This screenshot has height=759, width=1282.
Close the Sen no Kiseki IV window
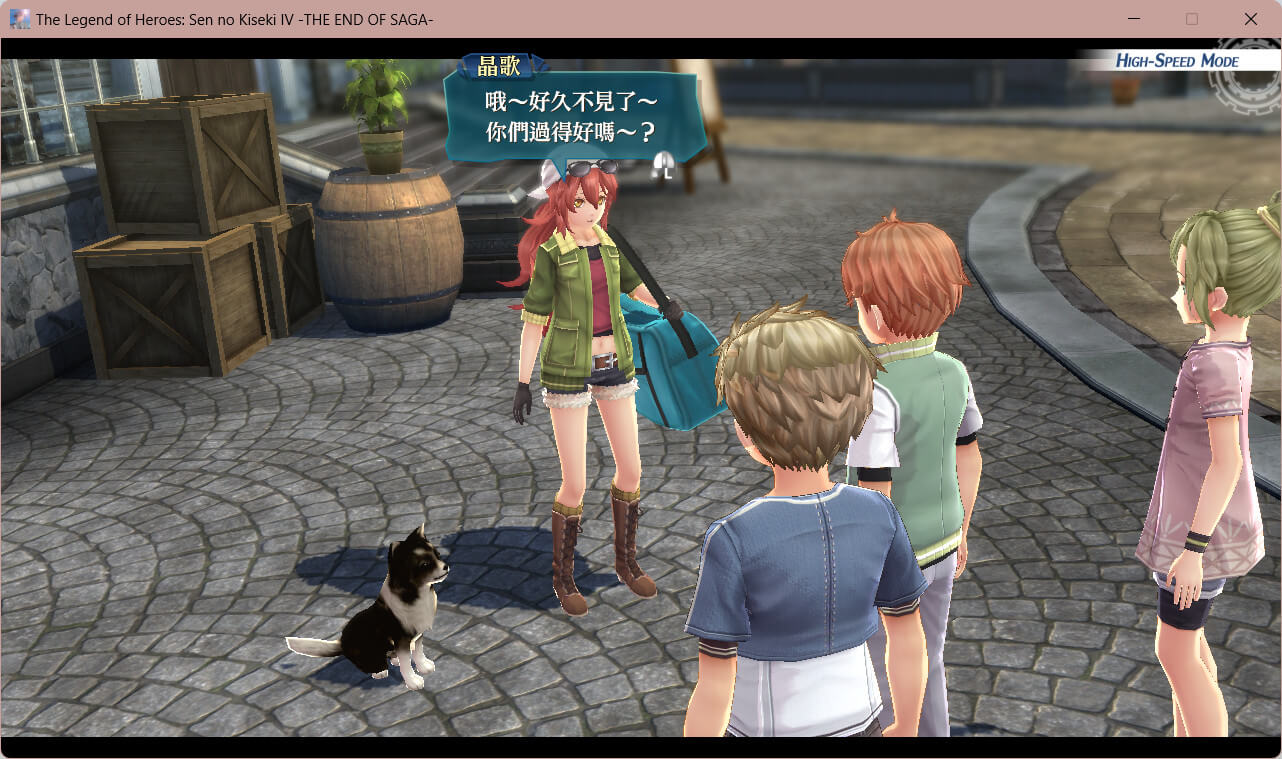coord(1250,19)
